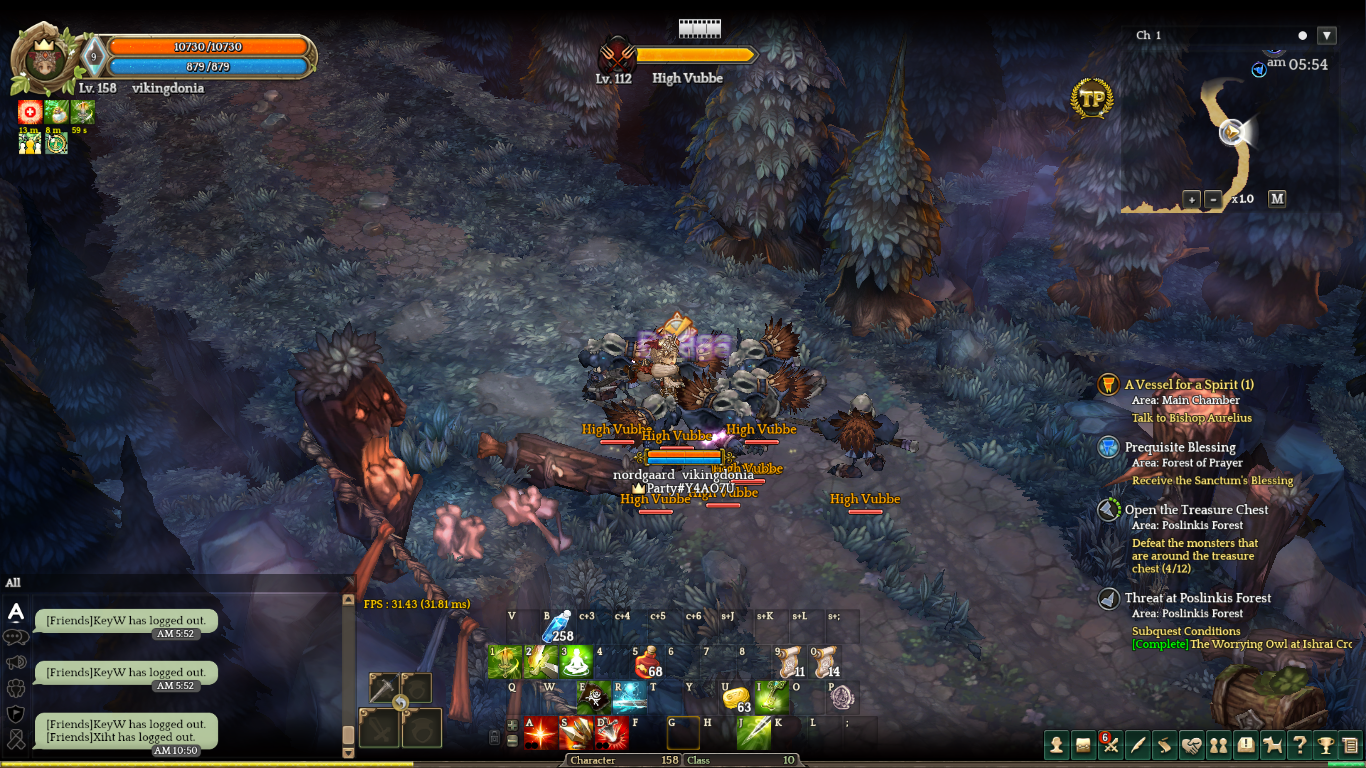Viewport: 1366px width, 768px height.
Task: Cast the red starburst skill in slot A
Action: [x=540, y=733]
